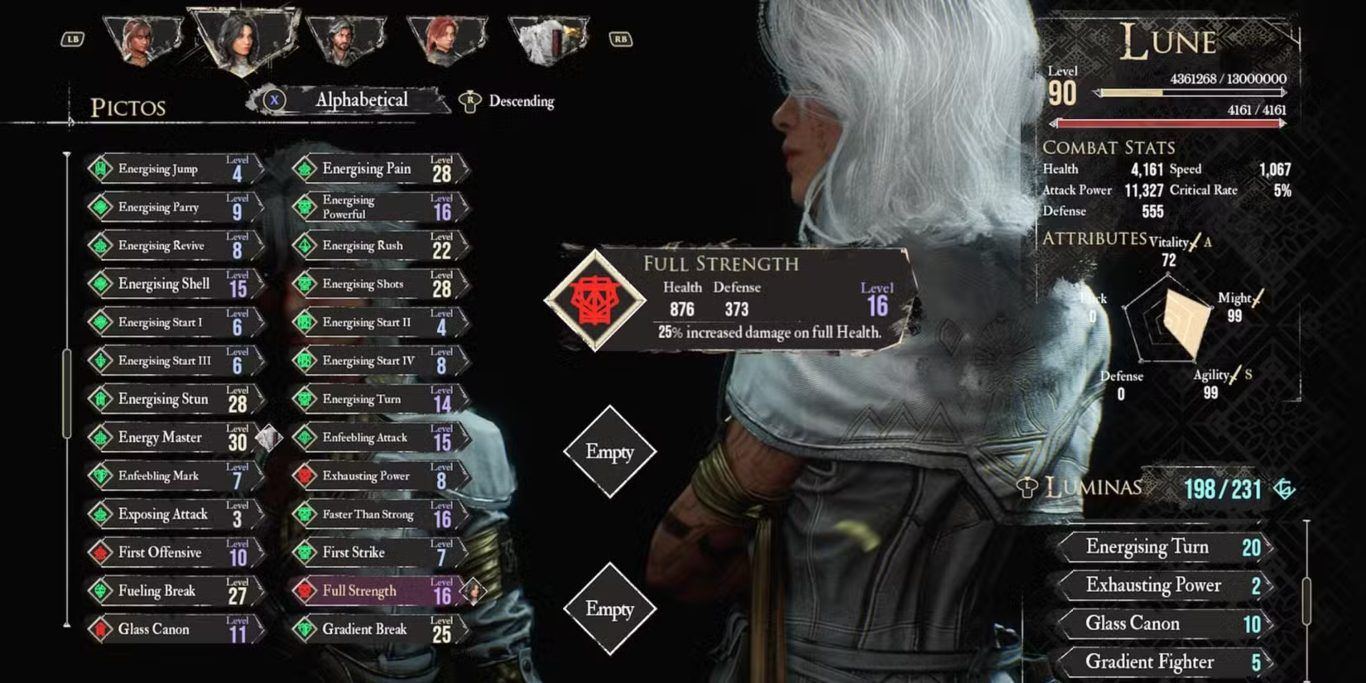Choose Gradient Fighter in the Luminas list

[x=1162, y=662]
